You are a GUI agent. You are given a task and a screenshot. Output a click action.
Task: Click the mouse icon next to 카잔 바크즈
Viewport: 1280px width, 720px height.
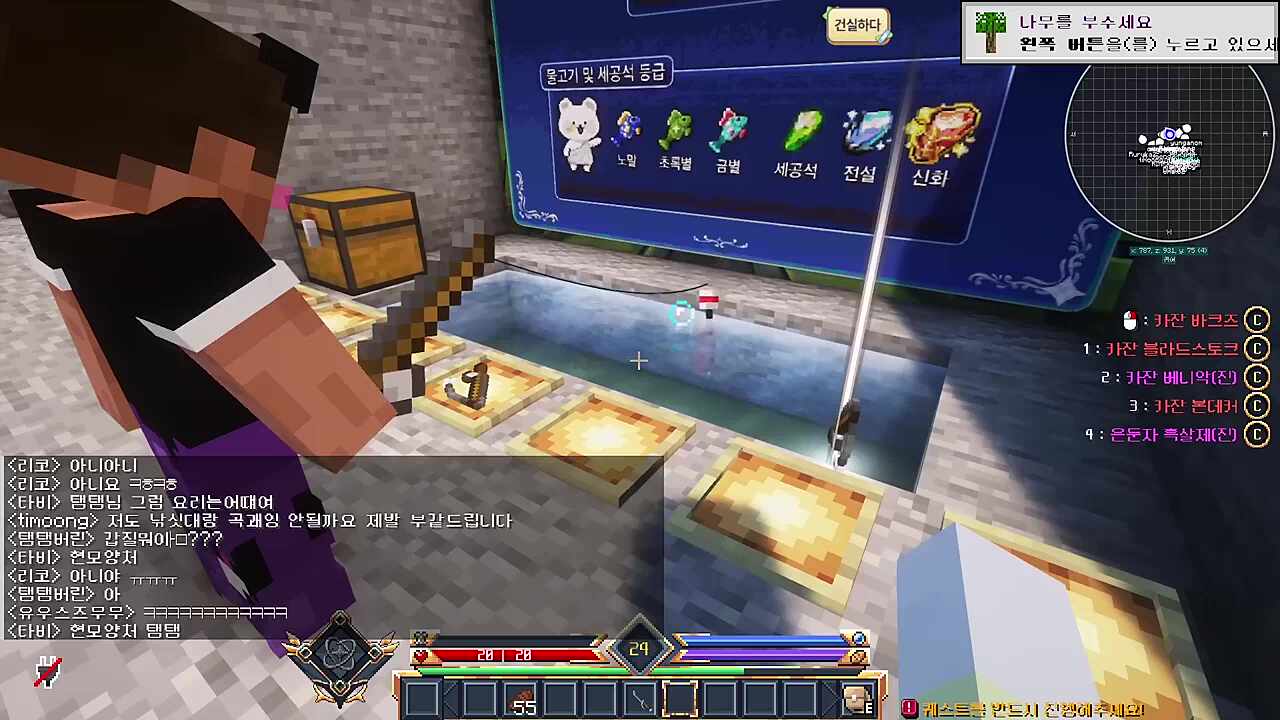1131,320
